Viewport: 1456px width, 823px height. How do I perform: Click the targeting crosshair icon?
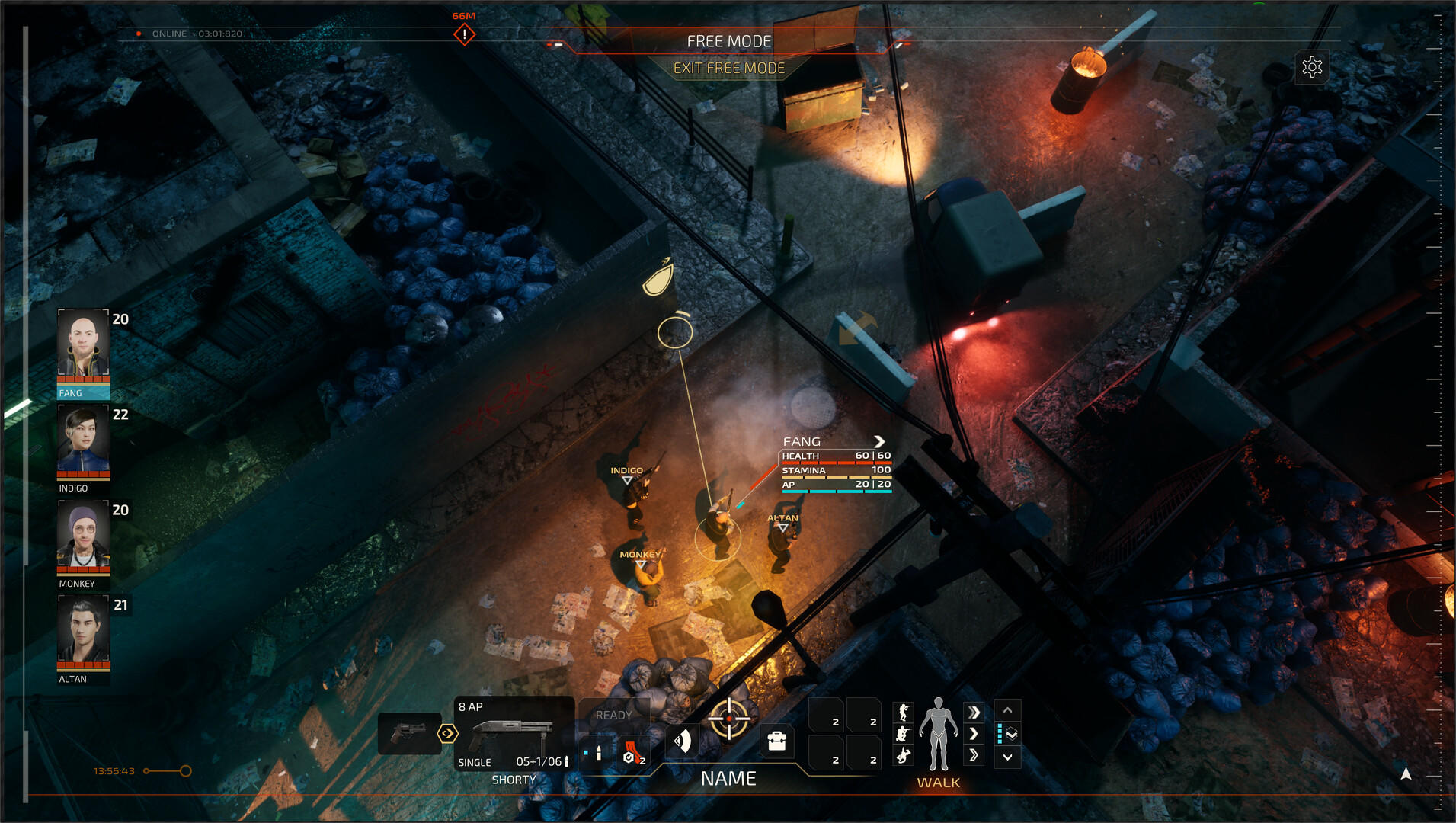tap(729, 718)
